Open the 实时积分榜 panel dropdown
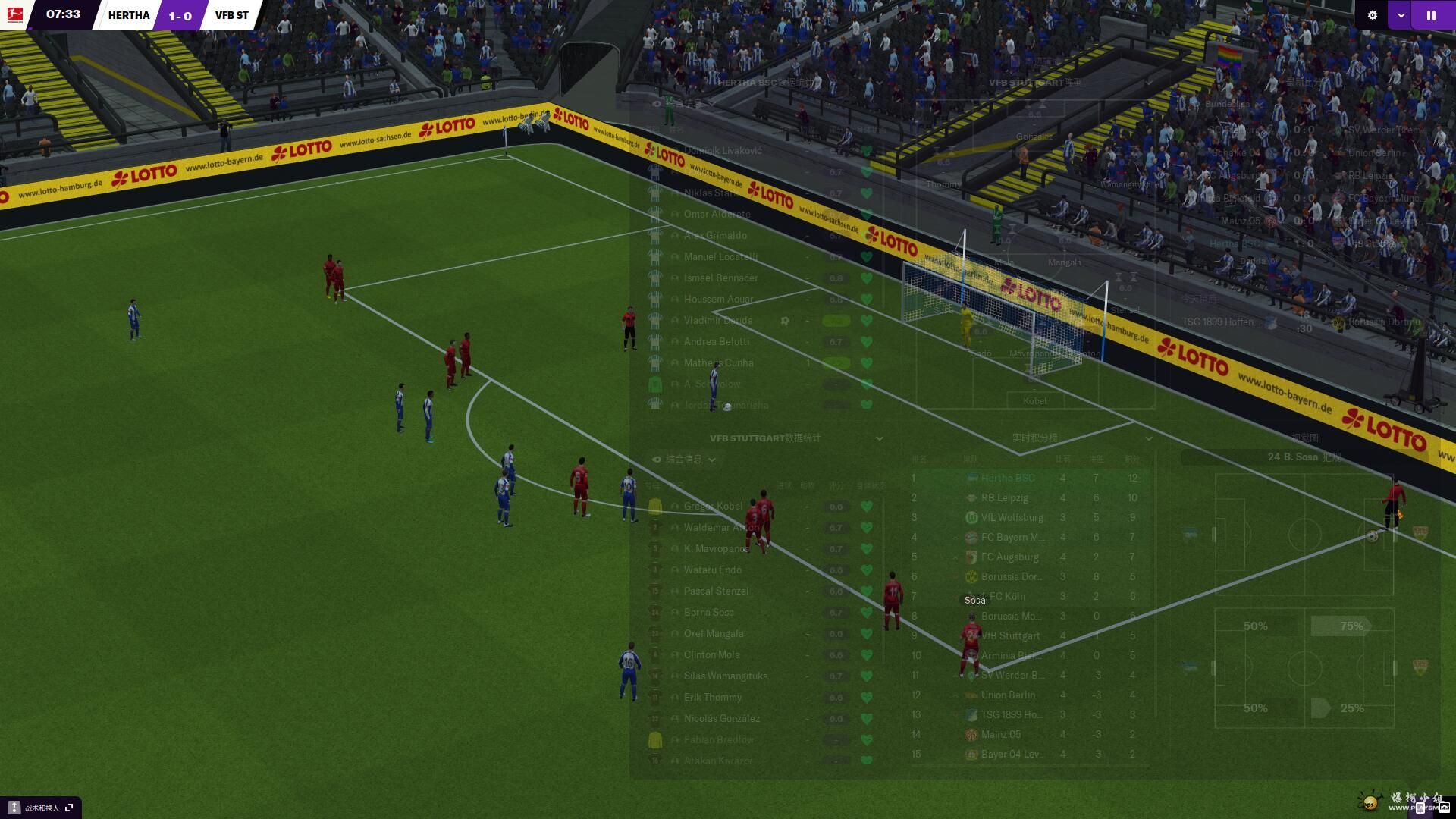Screen dimensions: 1456x819 coord(1148,438)
